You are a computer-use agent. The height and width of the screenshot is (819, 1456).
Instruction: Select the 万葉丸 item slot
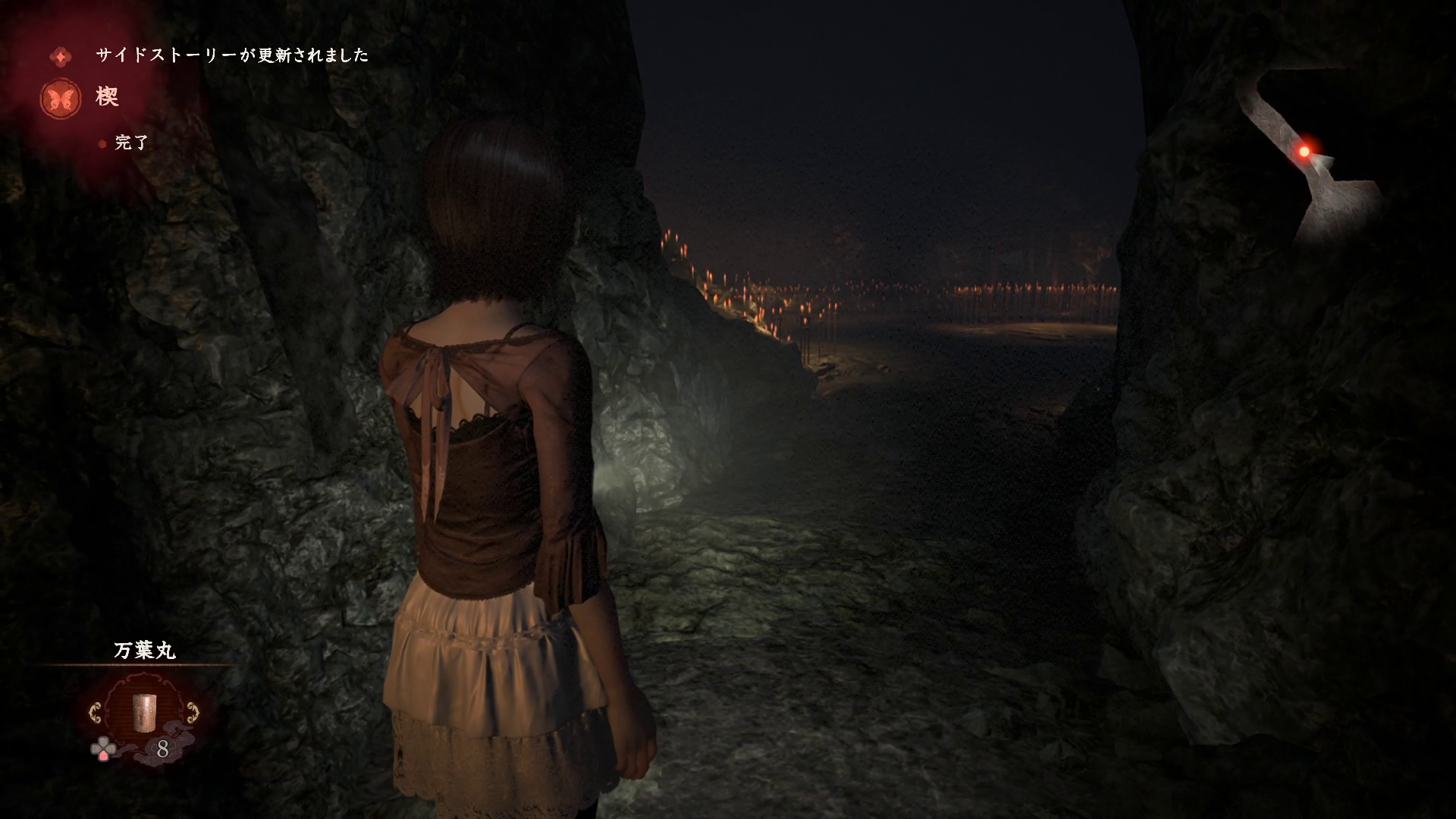tap(143, 713)
